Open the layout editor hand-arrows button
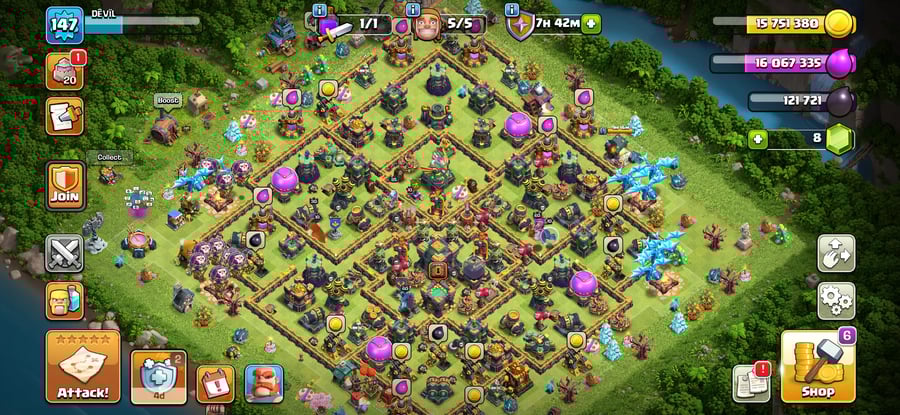 pos(836,253)
